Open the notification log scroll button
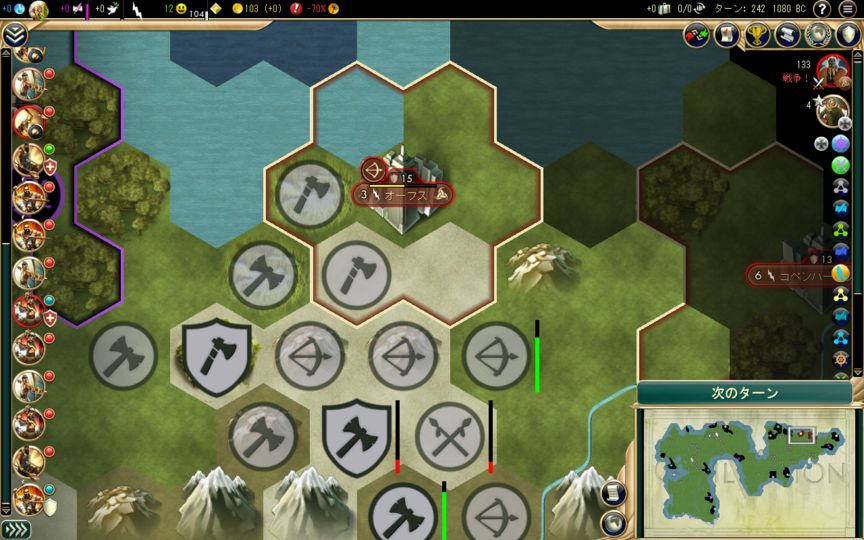This screenshot has width=864, height=540. (615, 492)
